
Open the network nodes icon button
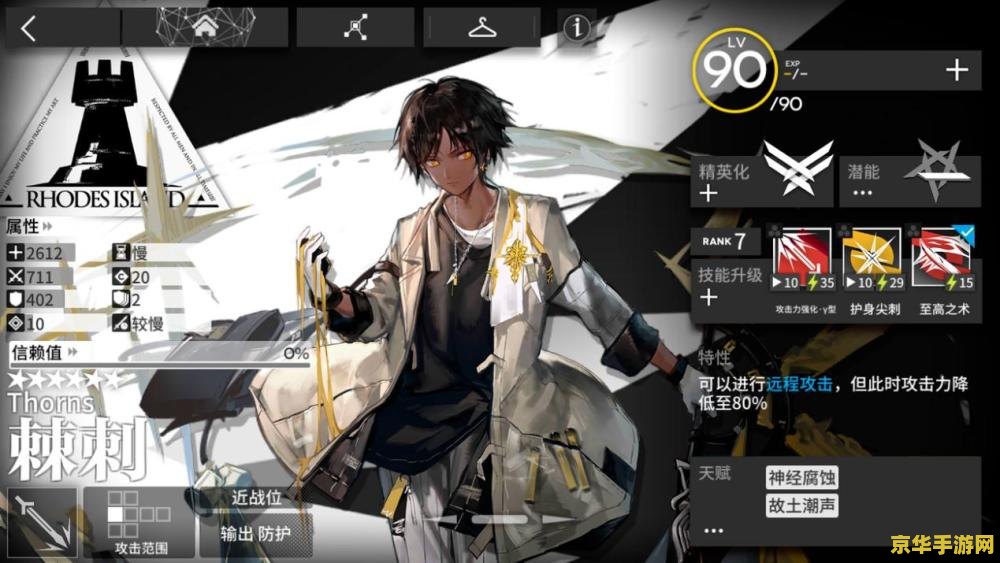tap(354, 28)
